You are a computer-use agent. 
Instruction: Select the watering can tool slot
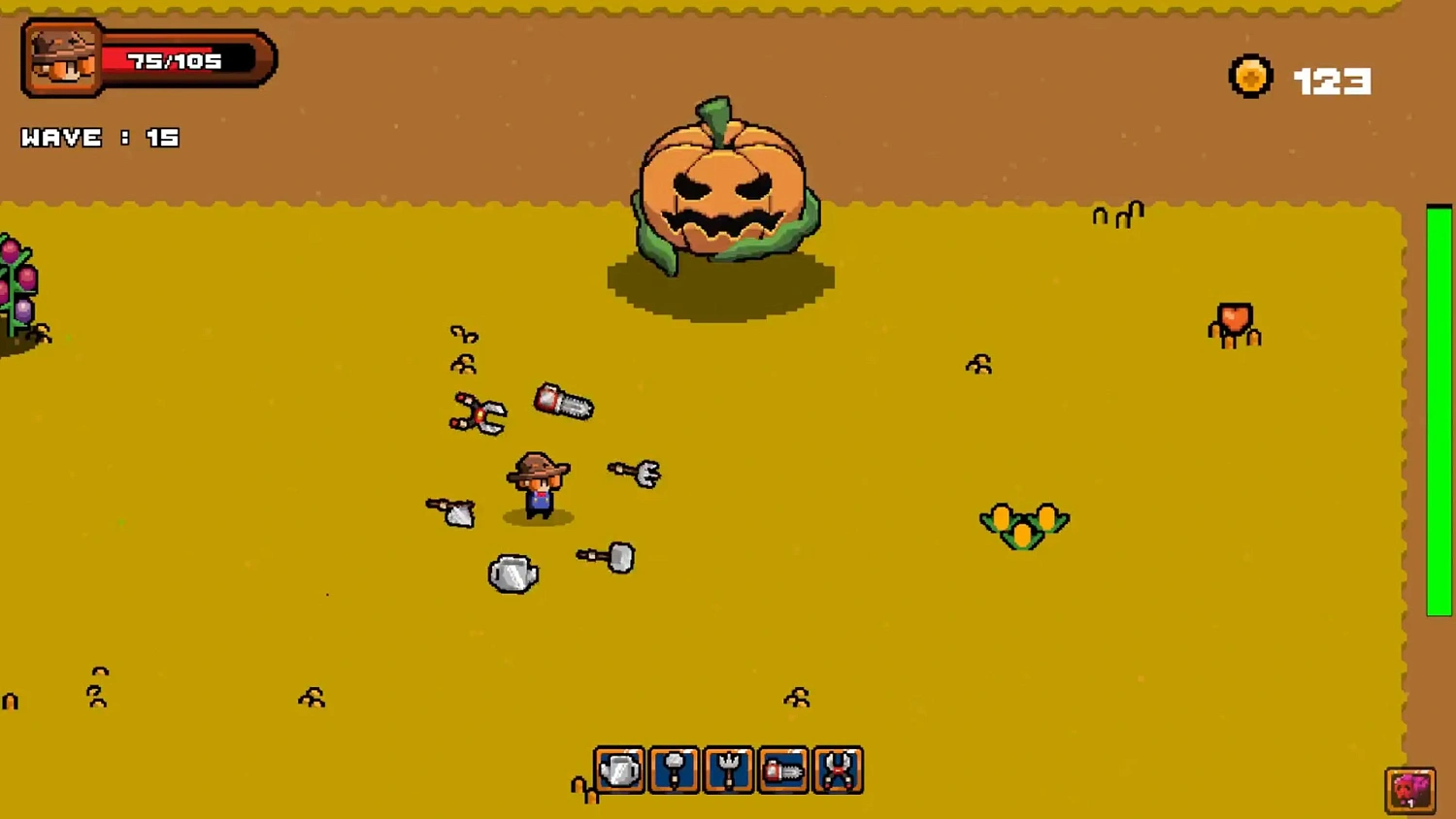[x=621, y=770]
